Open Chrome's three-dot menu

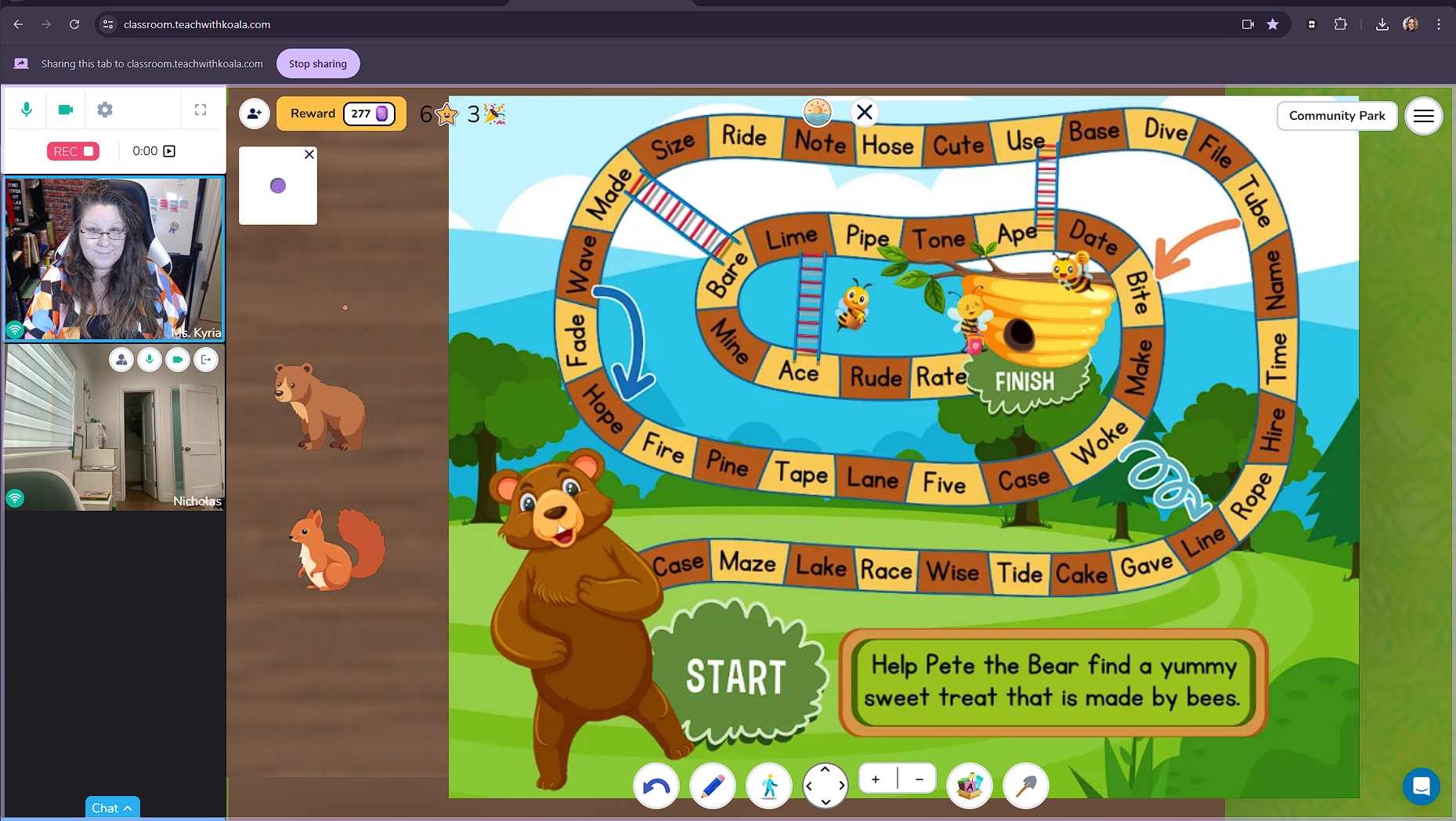click(1439, 24)
